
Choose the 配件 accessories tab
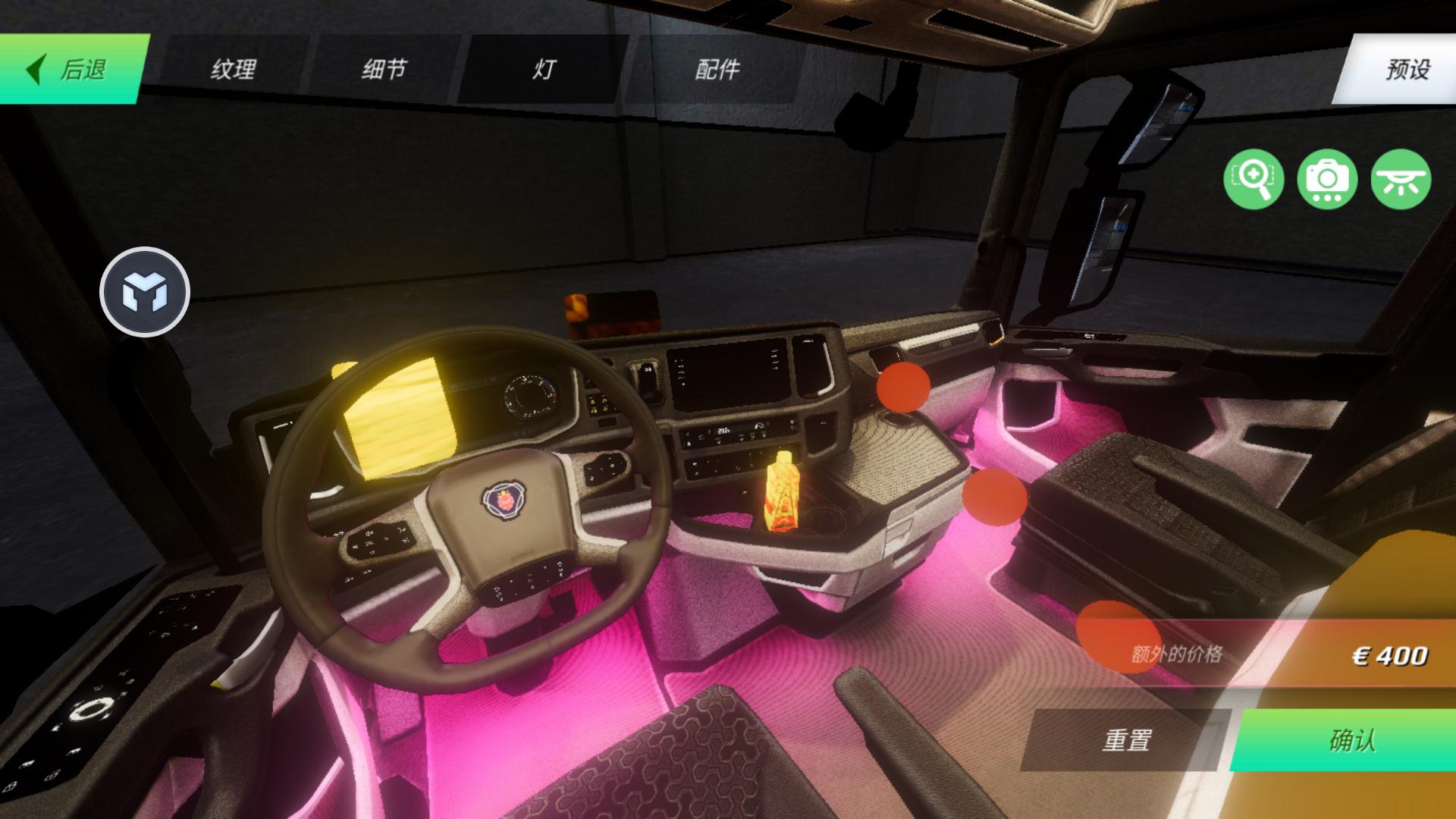pyautogui.click(x=717, y=69)
